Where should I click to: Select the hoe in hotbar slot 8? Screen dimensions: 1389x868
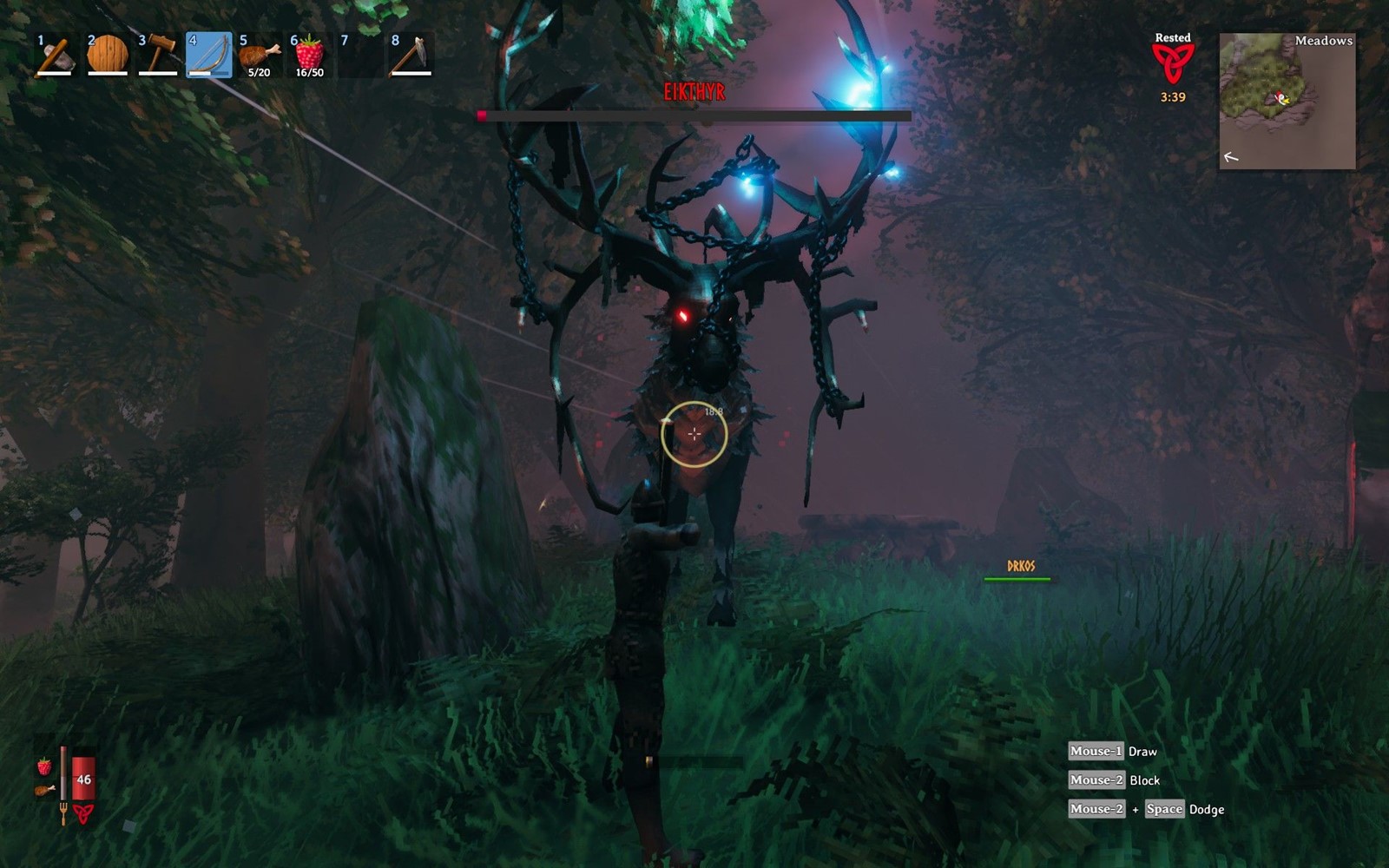410,56
